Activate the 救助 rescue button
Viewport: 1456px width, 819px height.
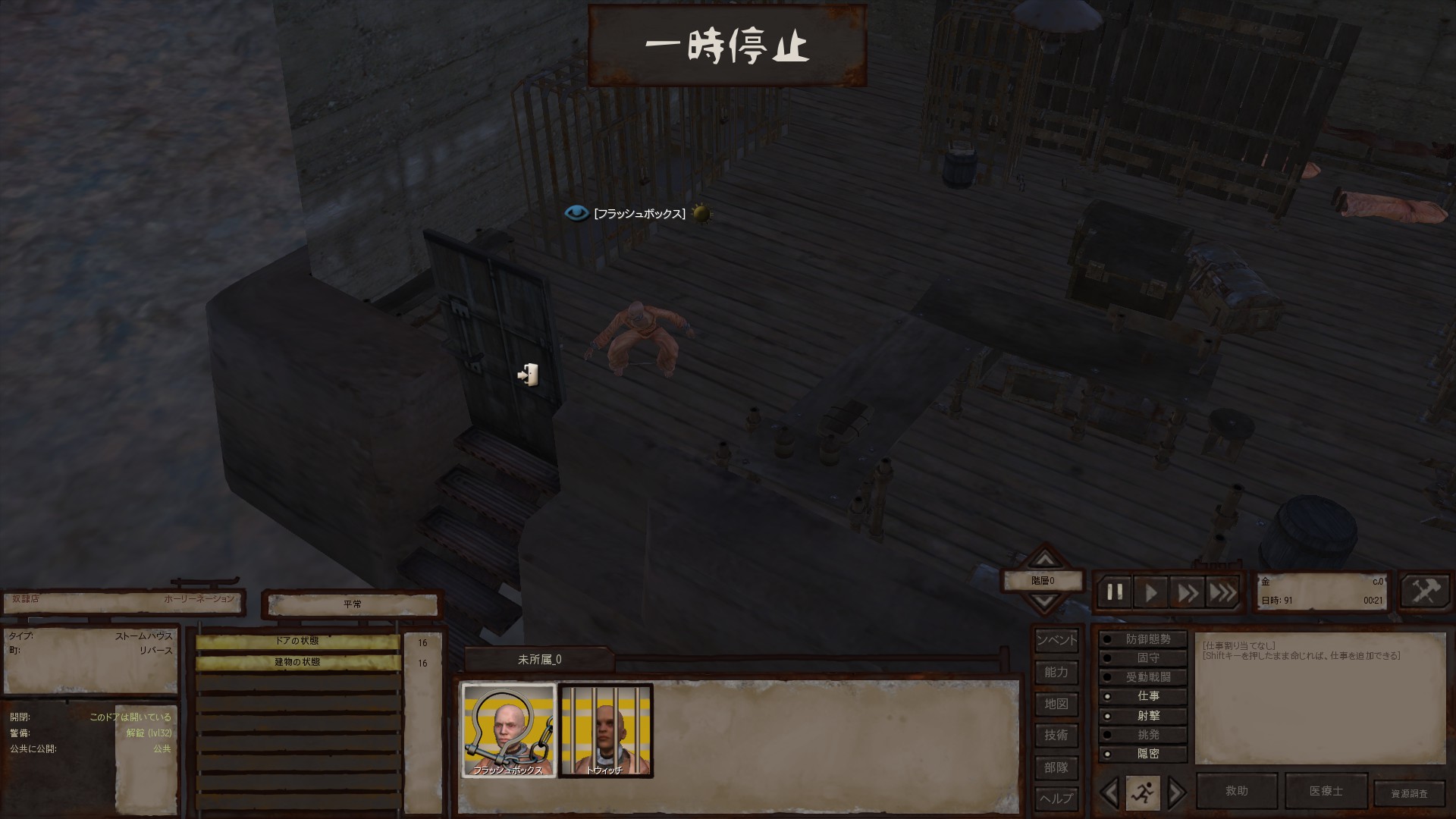[x=1236, y=791]
